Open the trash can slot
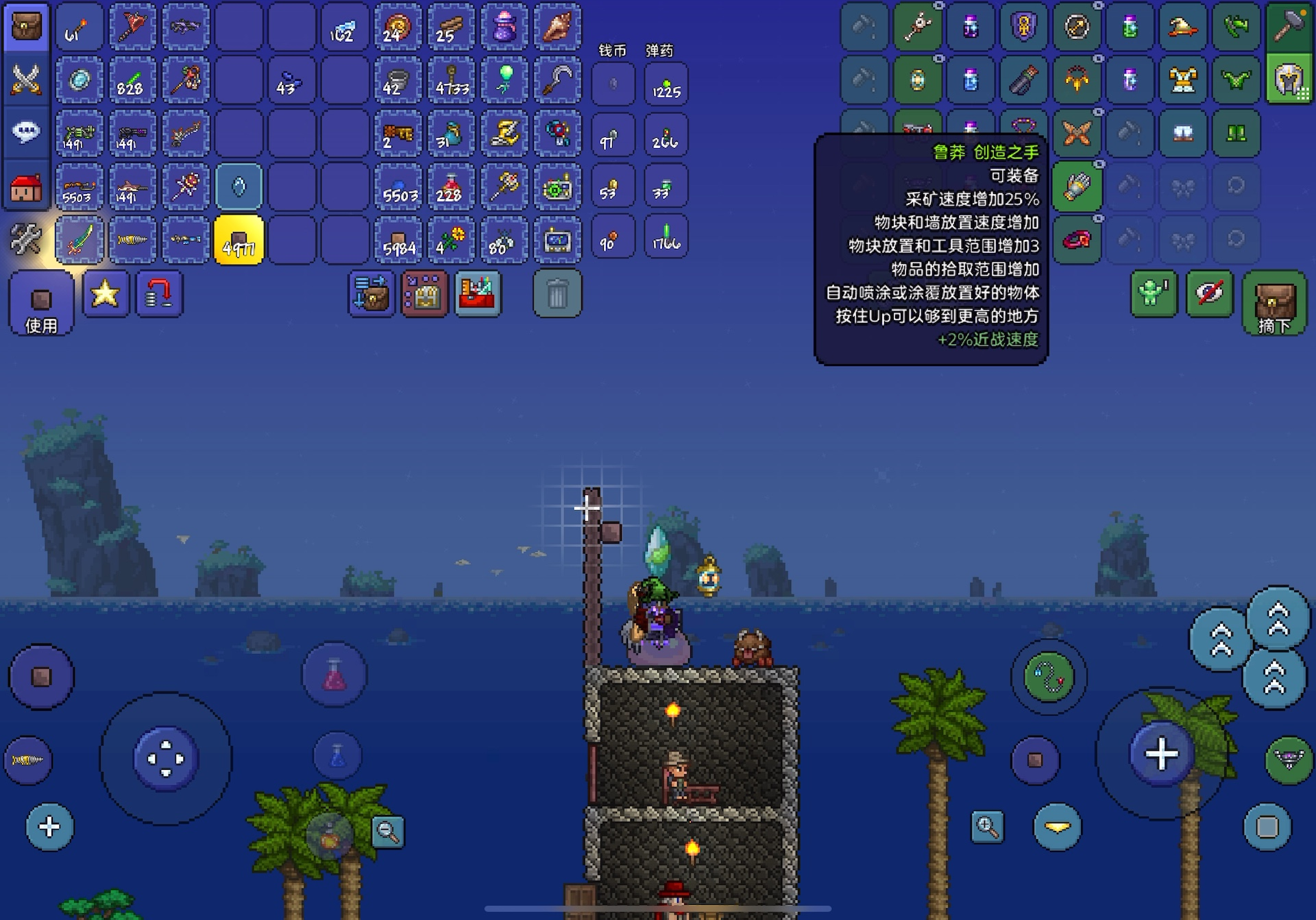1316x920 pixels. (557, 294)
